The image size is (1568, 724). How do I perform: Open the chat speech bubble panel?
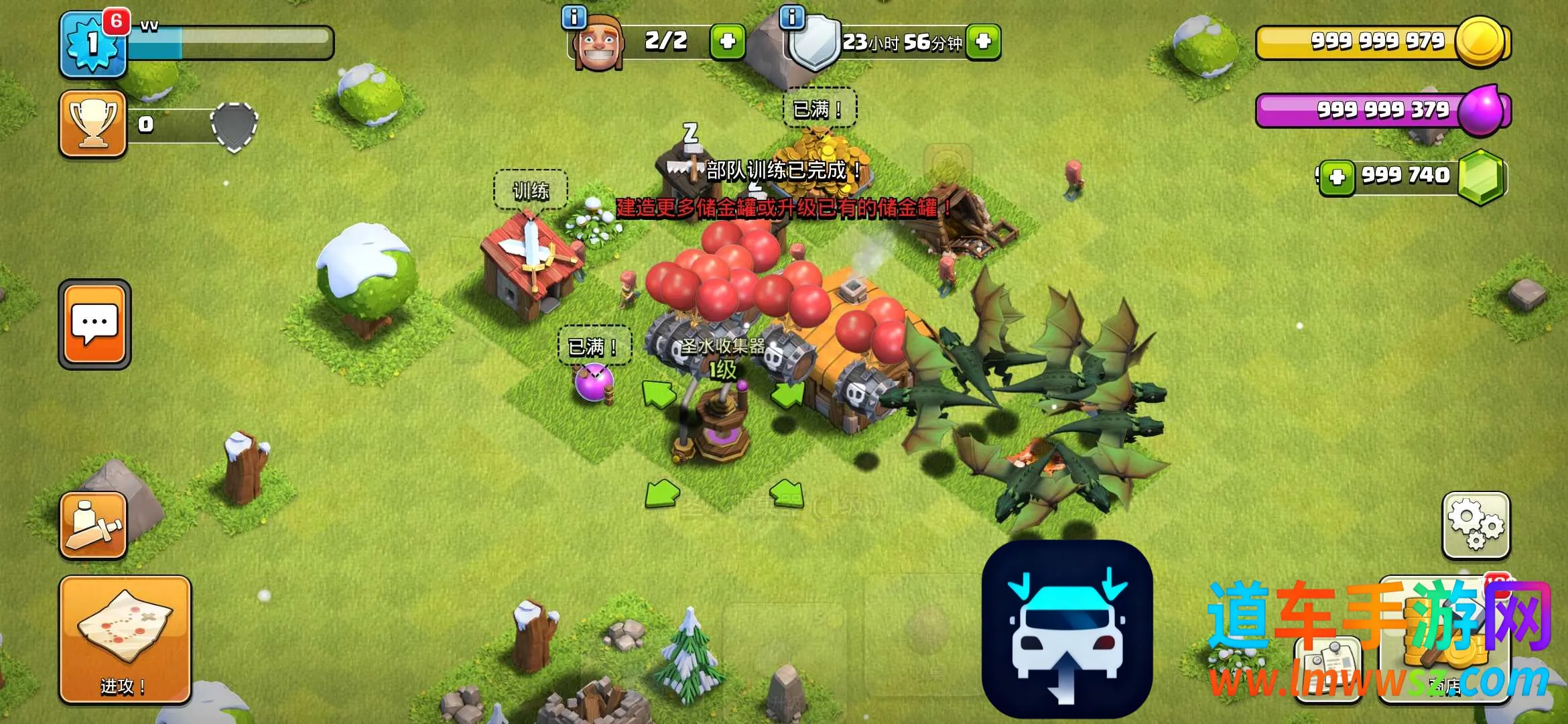coord(94,324)
